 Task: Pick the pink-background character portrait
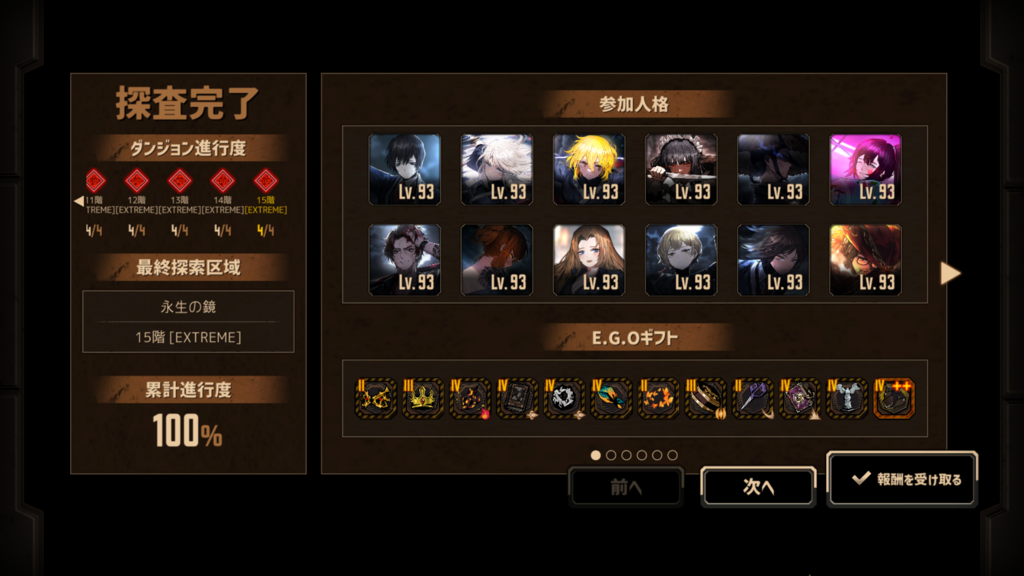tap(865, 170)
